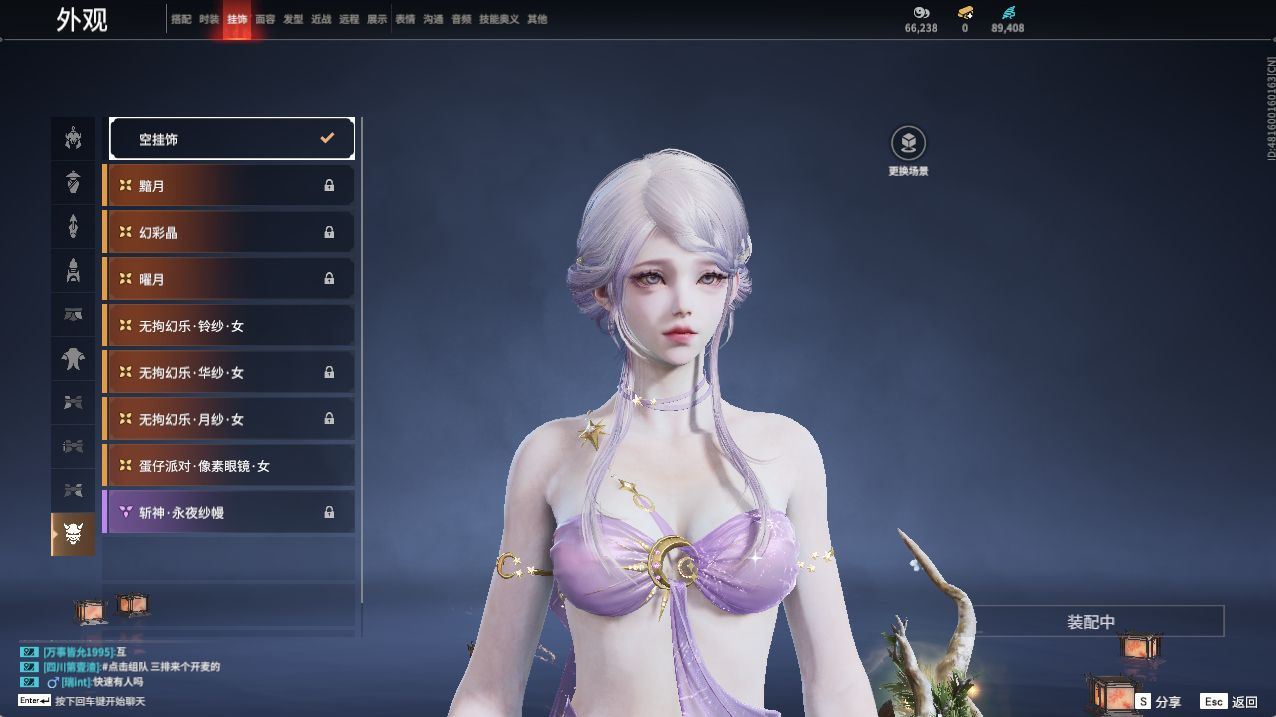Open the 面容 face tab
Viewport: 1276px width, 717px height.
265,19
